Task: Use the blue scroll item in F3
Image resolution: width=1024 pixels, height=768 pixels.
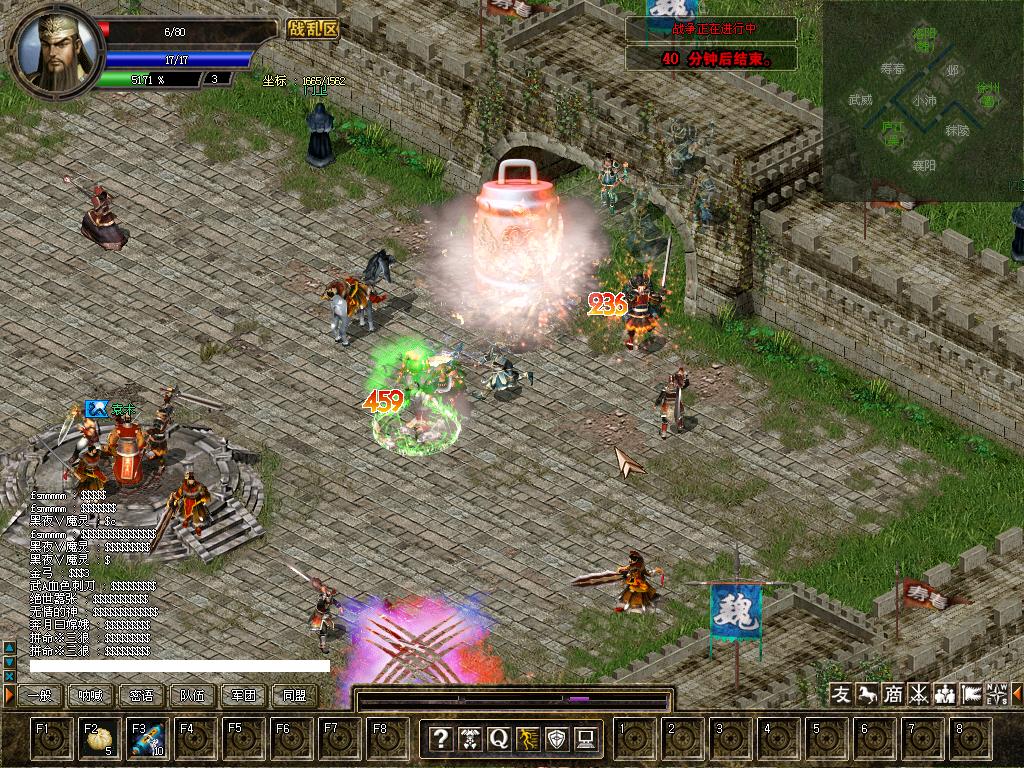Action: 148,739
